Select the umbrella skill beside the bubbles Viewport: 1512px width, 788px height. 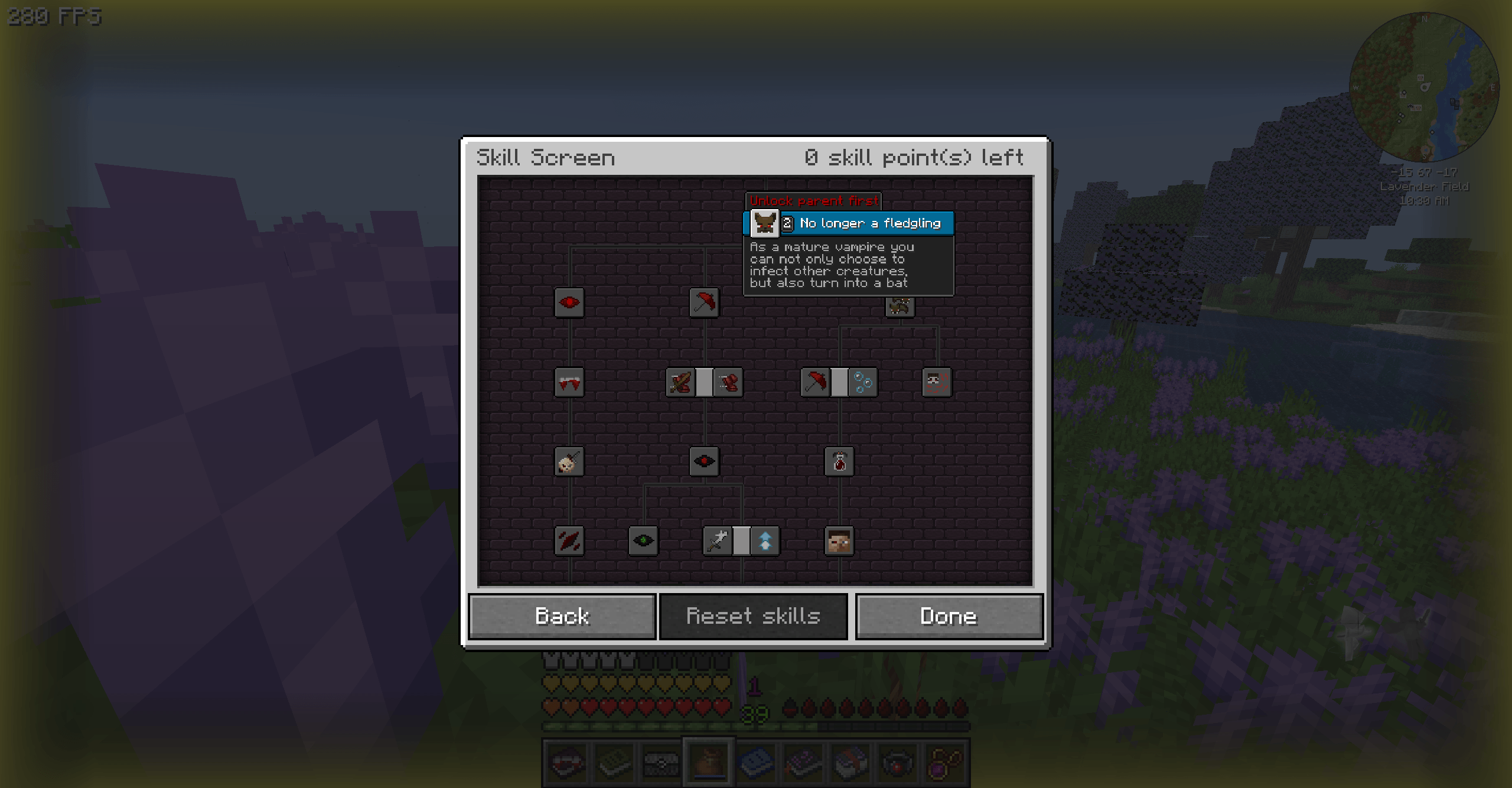pos(815,382)
